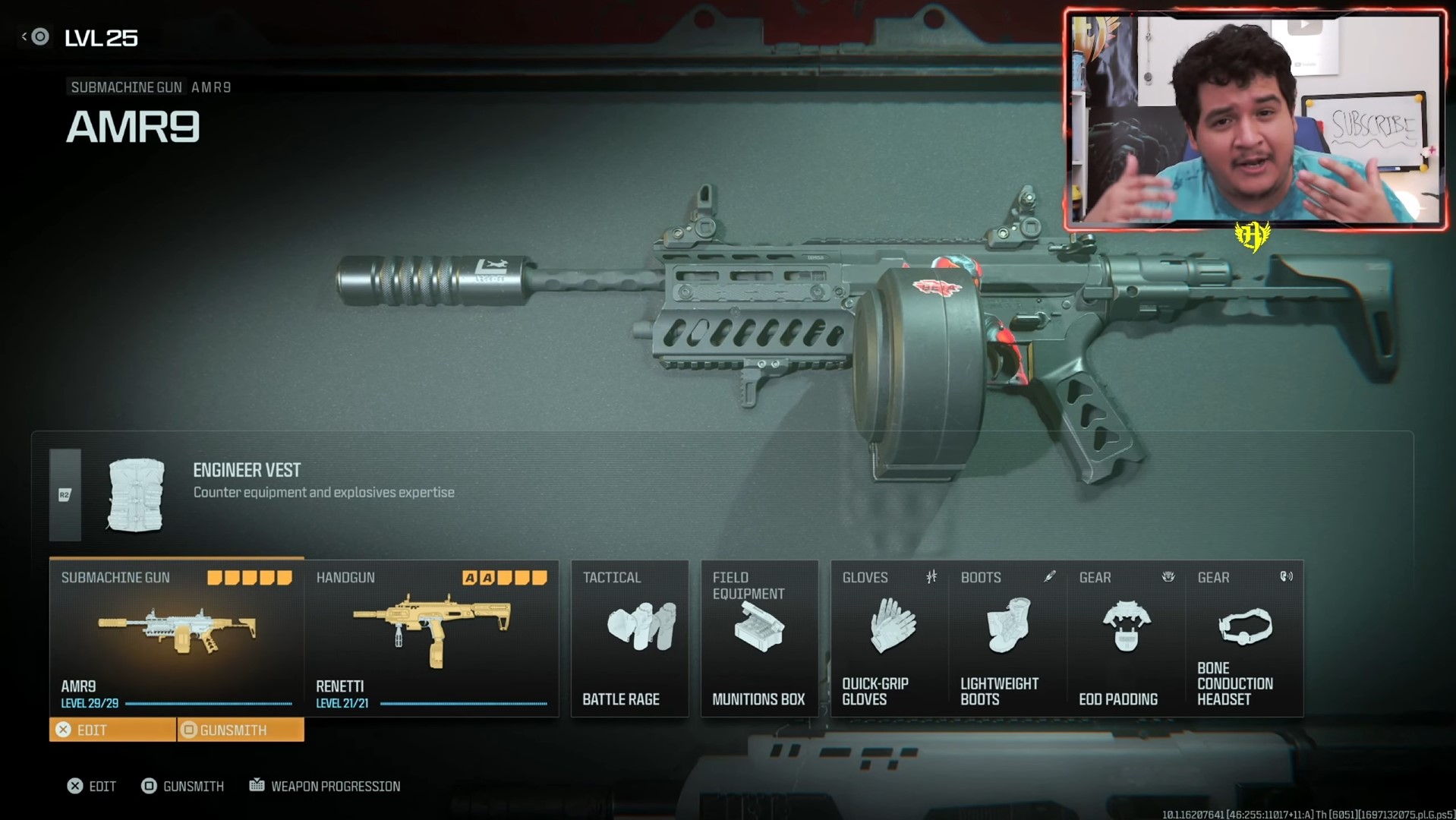Click the glove icon on the Gloves panel header
1456x820 pixels.
930,577
